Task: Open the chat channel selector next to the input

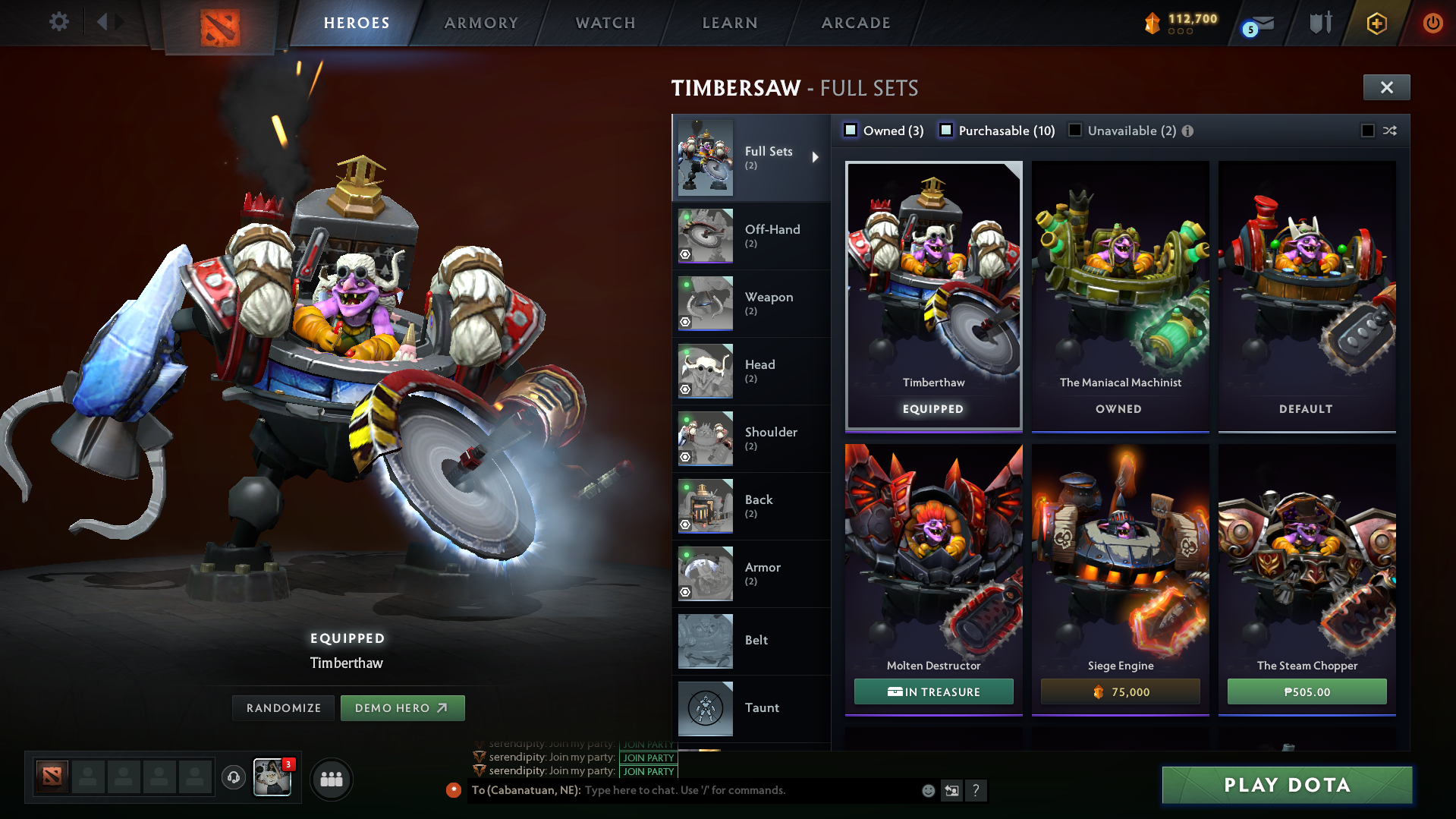Action: pos(951,790)
